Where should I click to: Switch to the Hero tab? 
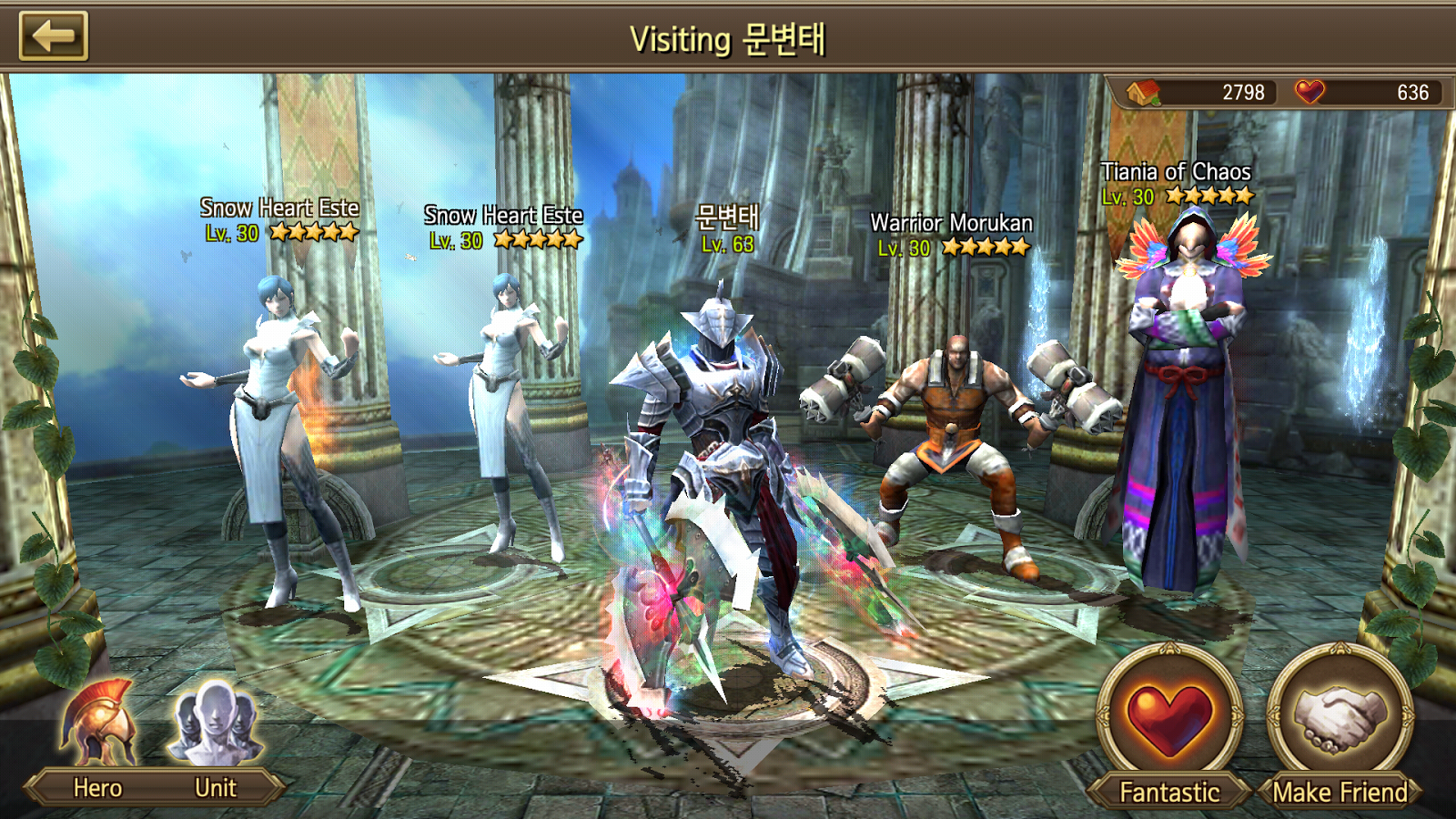click(98, 788)
